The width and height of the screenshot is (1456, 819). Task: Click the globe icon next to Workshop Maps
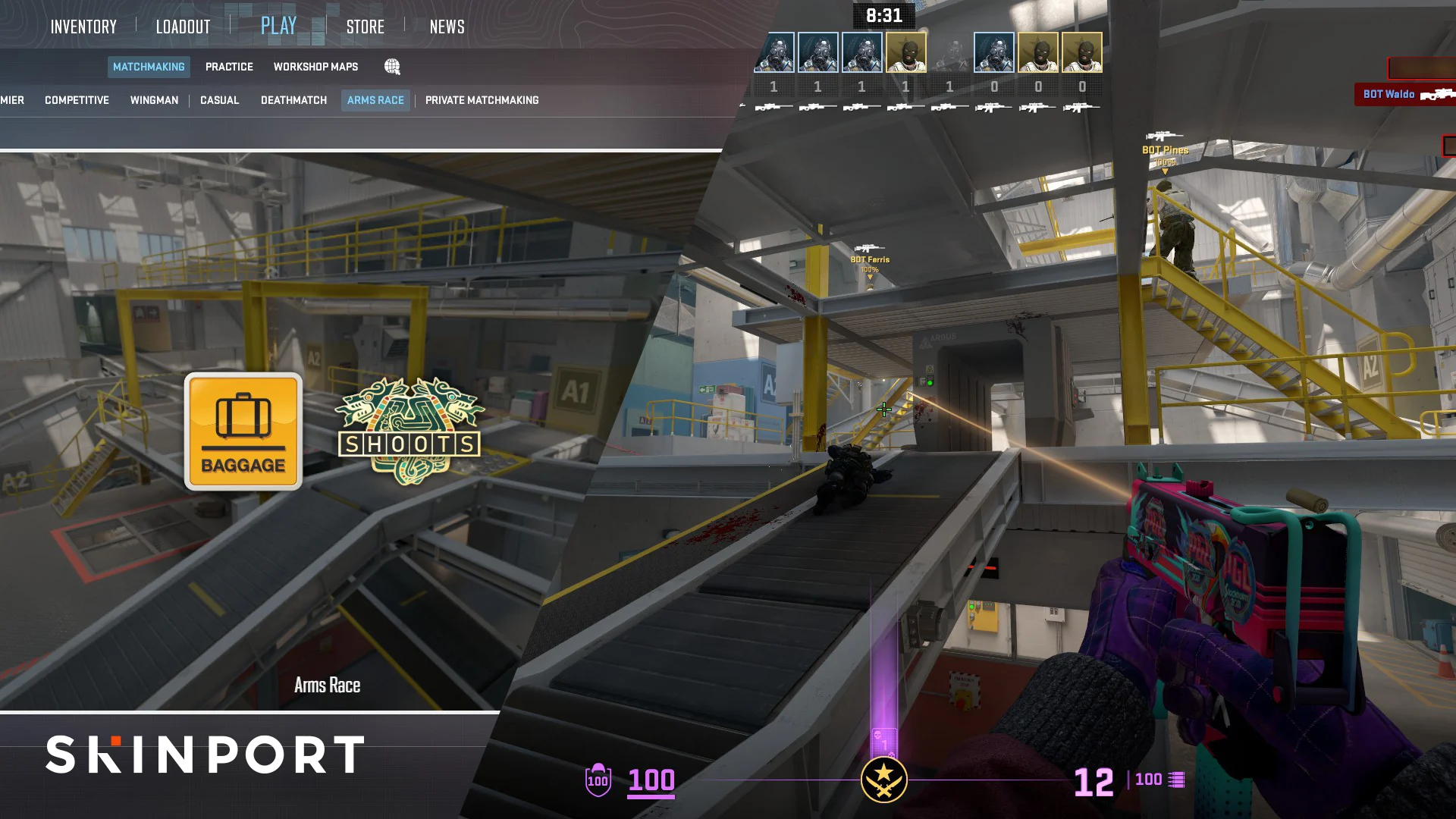click(391, 67)
